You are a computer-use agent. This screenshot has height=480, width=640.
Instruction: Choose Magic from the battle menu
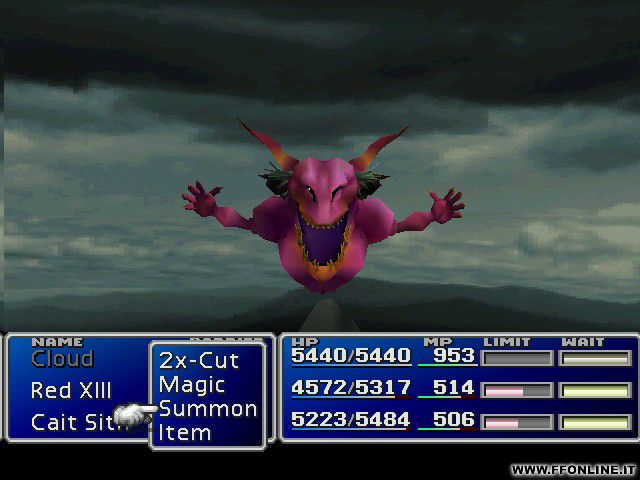tap(192, 384)
